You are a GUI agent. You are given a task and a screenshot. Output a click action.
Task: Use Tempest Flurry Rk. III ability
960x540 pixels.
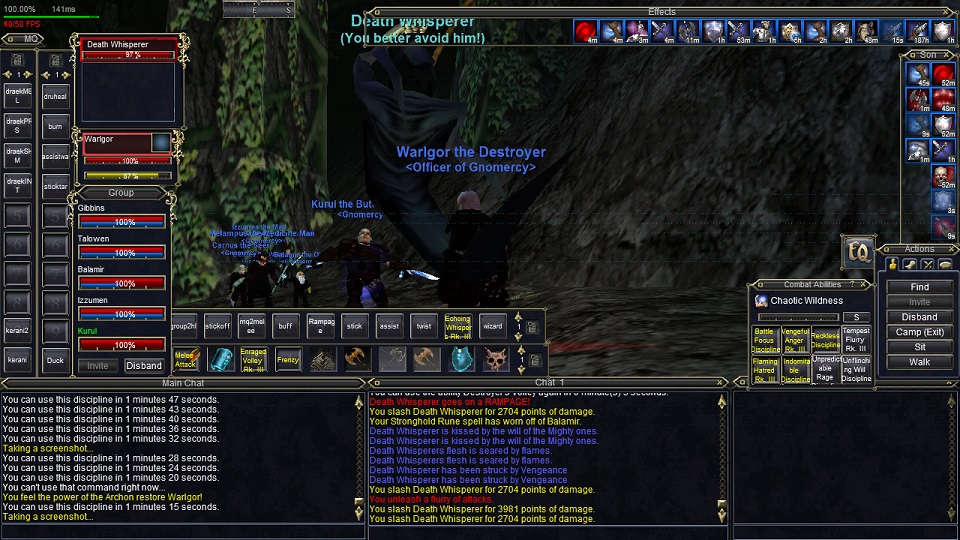point(856,340)
